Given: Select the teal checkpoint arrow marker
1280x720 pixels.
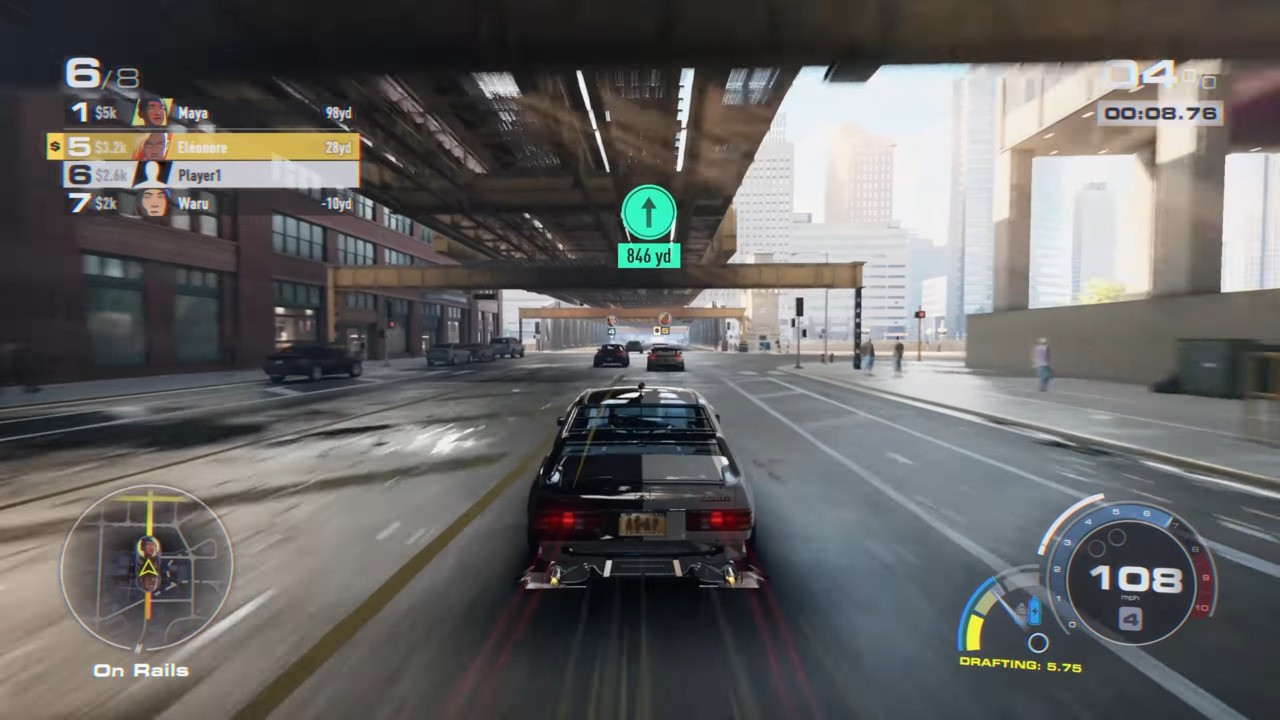Looking at the screenshot, I should (649, 211).
